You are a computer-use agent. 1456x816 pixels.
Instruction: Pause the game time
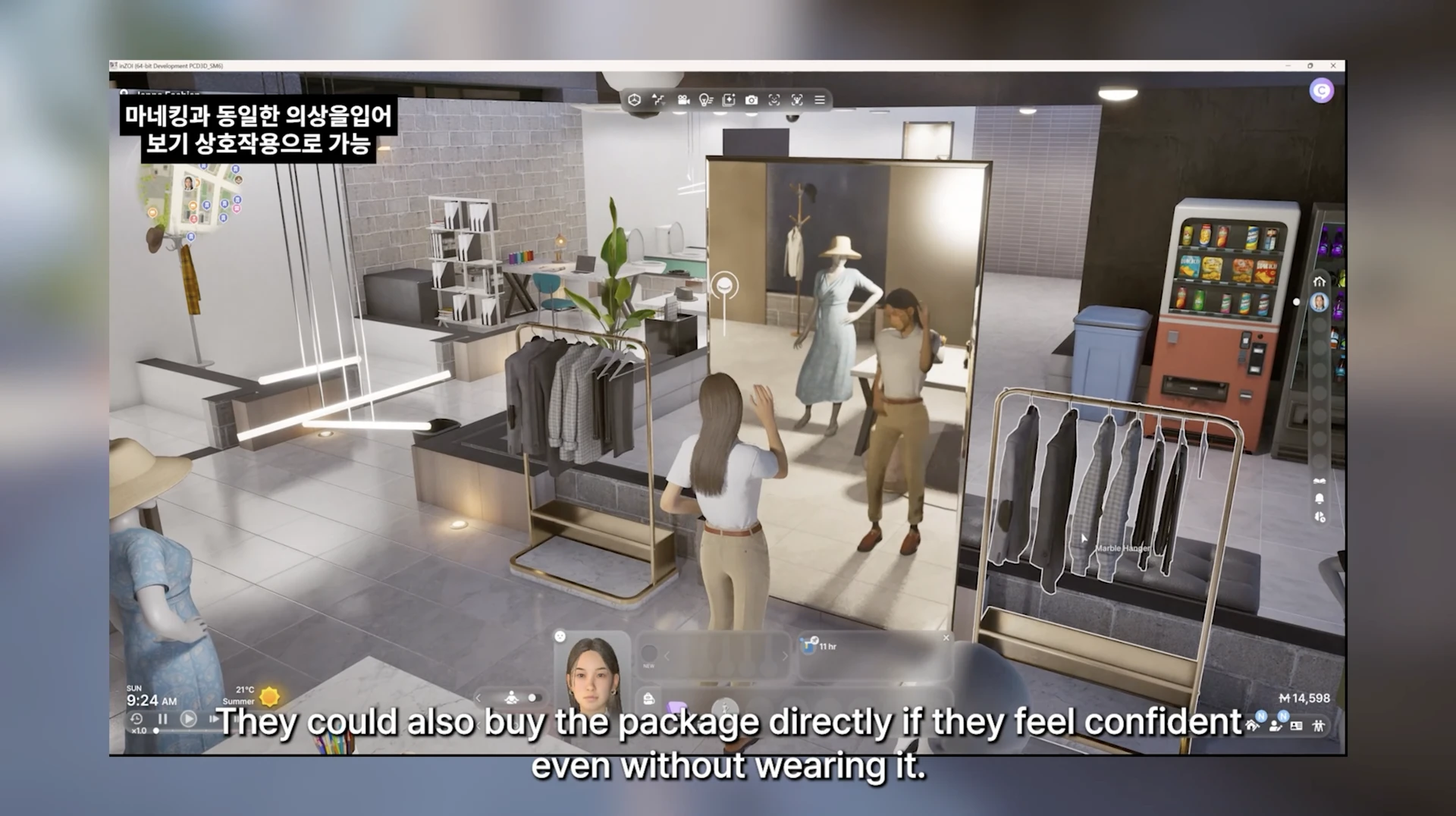(162, 718)
